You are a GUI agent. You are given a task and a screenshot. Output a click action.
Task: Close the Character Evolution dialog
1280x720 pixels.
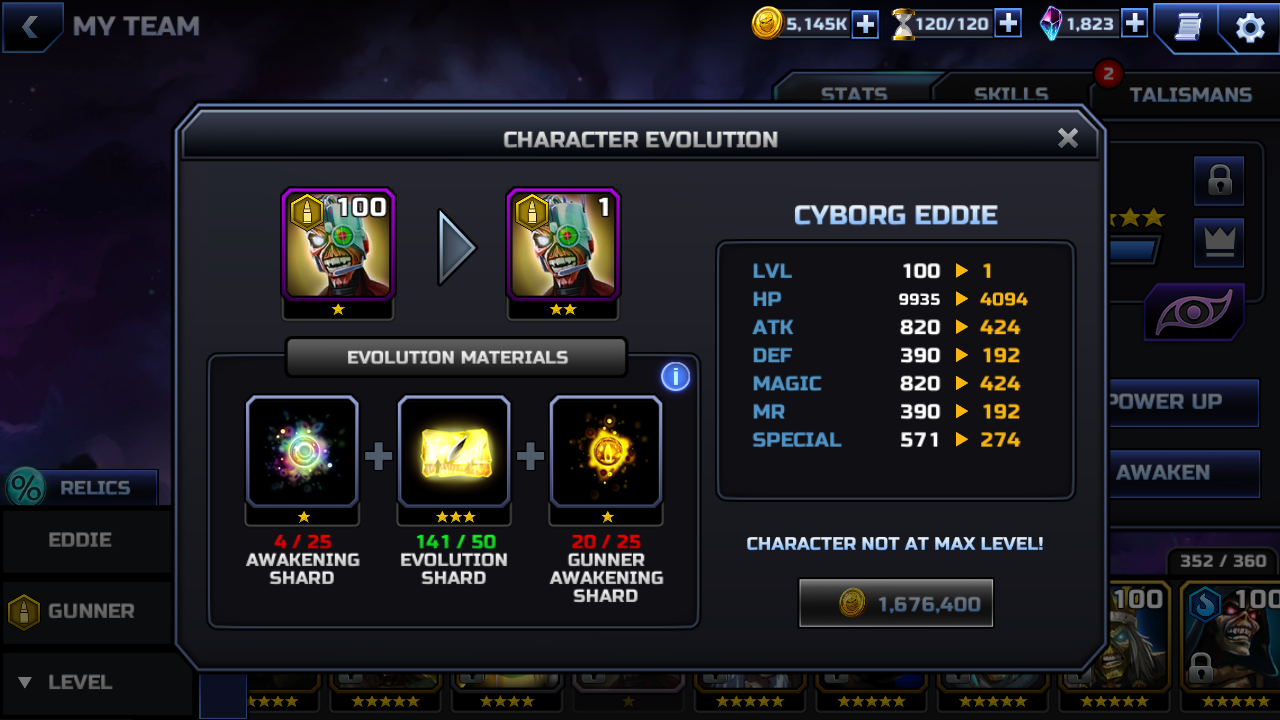pyautogui.click(x=1068, y=138)
